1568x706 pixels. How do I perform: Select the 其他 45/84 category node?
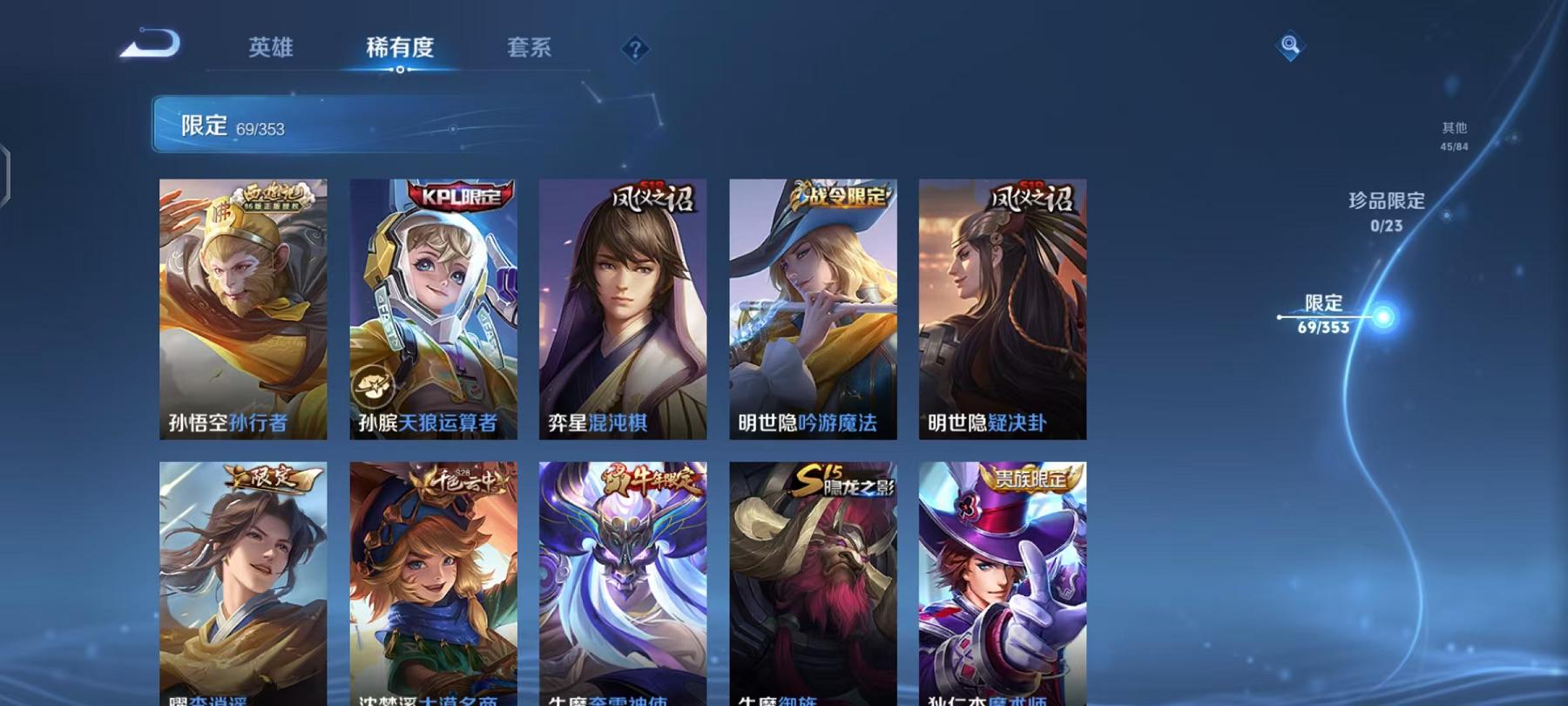pyautogui.click(x=1453, y=135)
